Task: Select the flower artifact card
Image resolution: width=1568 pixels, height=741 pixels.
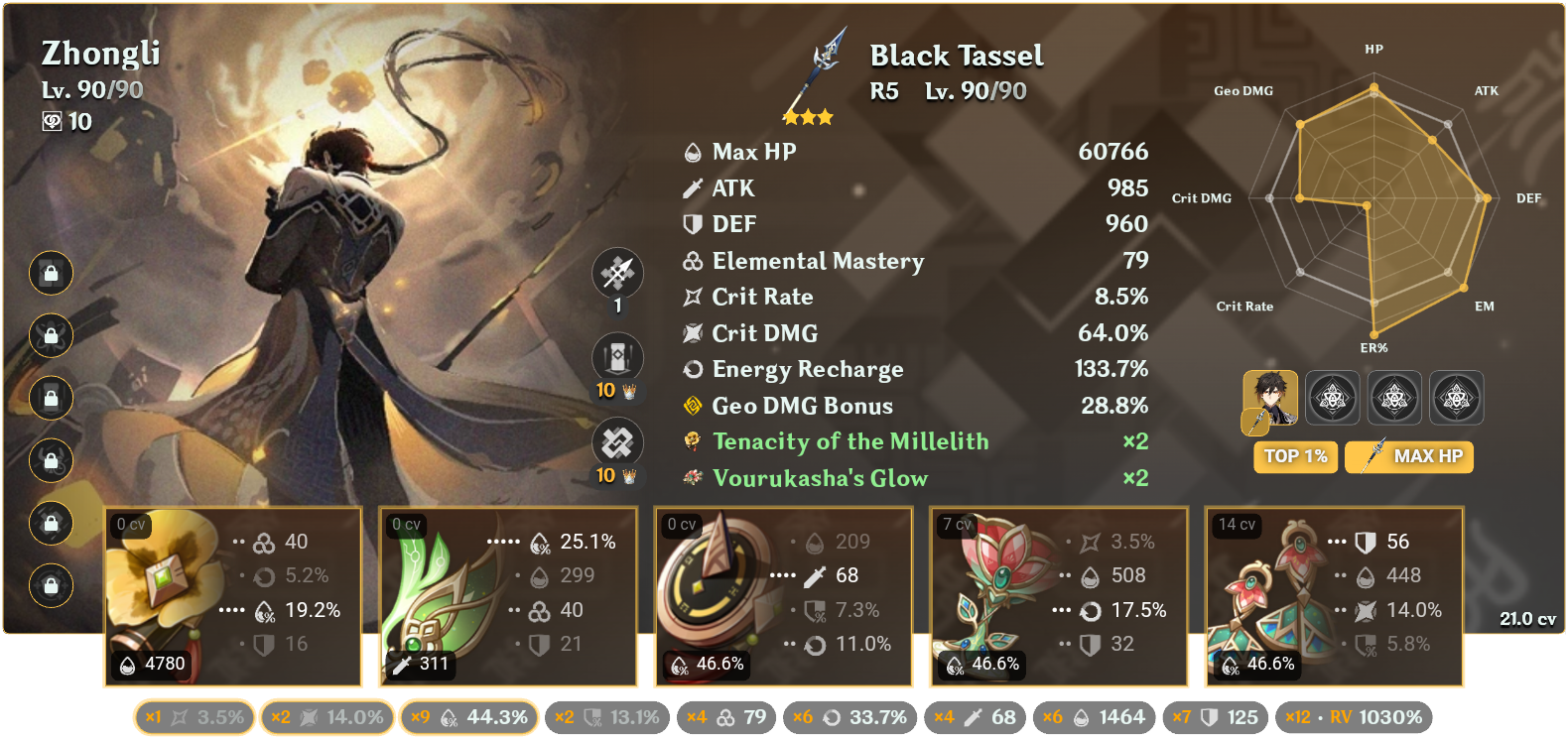Action: click(x=233, y=595)
